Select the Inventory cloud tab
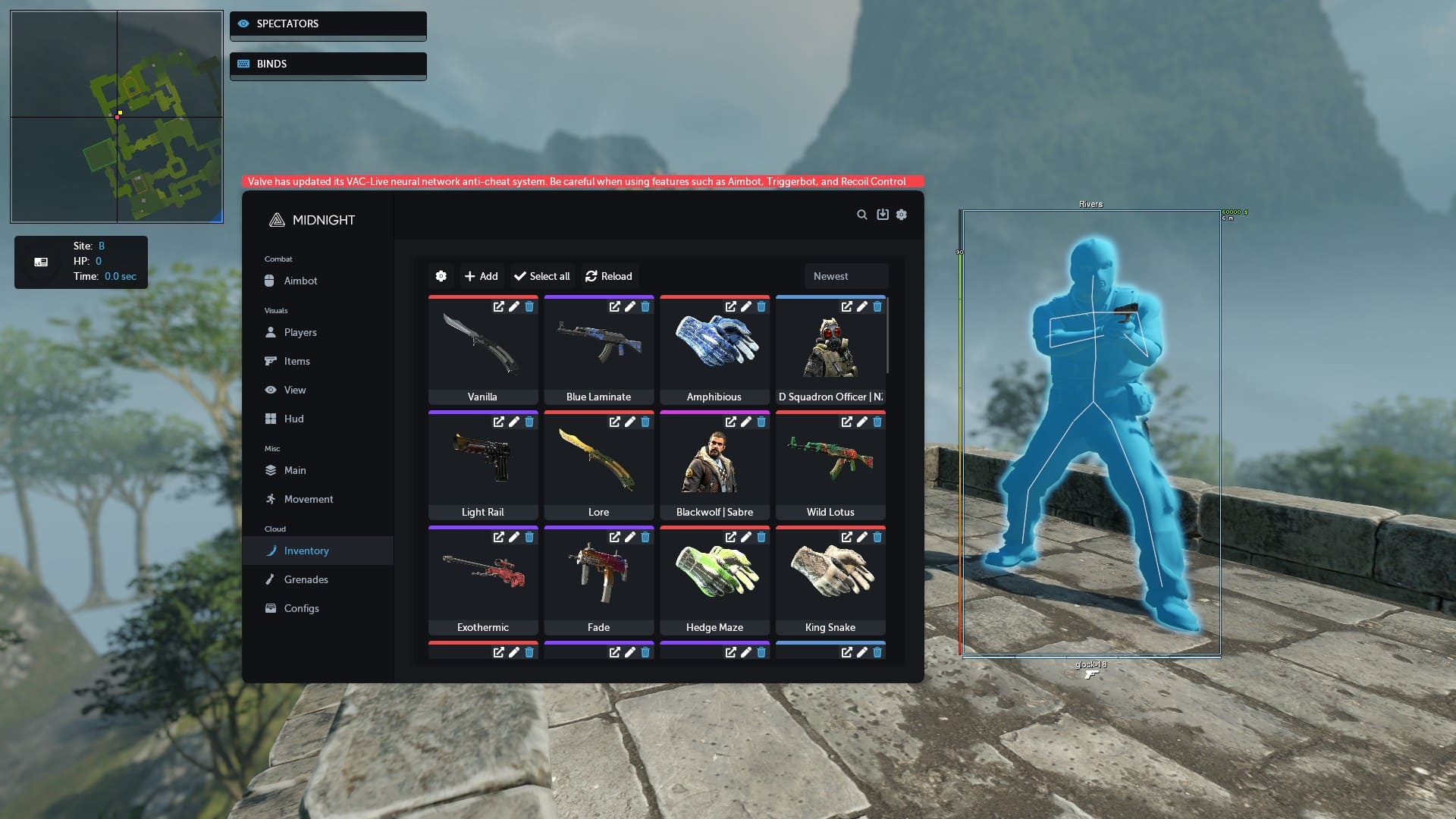Viewport: 1456px width, 819px height. [x=306, y=551]
